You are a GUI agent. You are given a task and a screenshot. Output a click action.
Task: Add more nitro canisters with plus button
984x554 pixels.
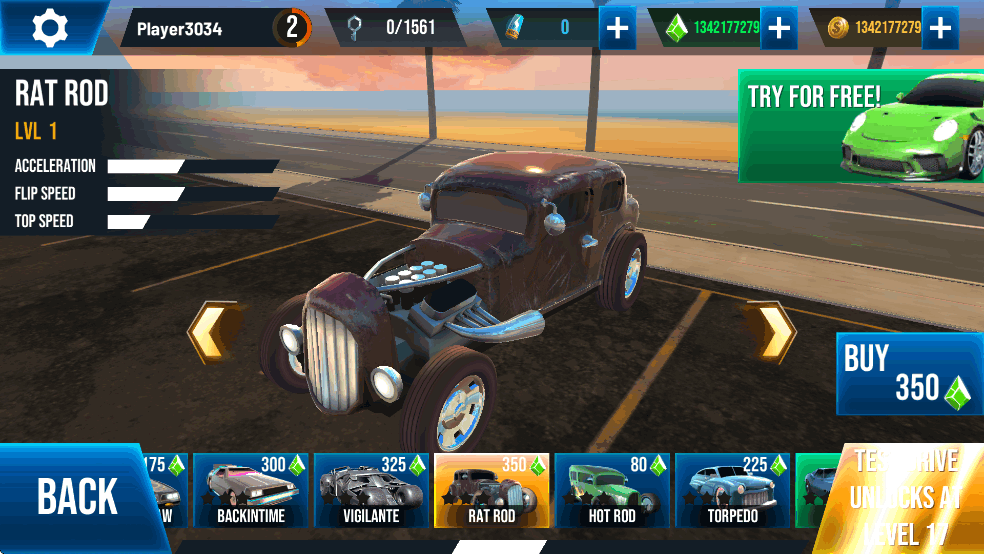(618, 28)
